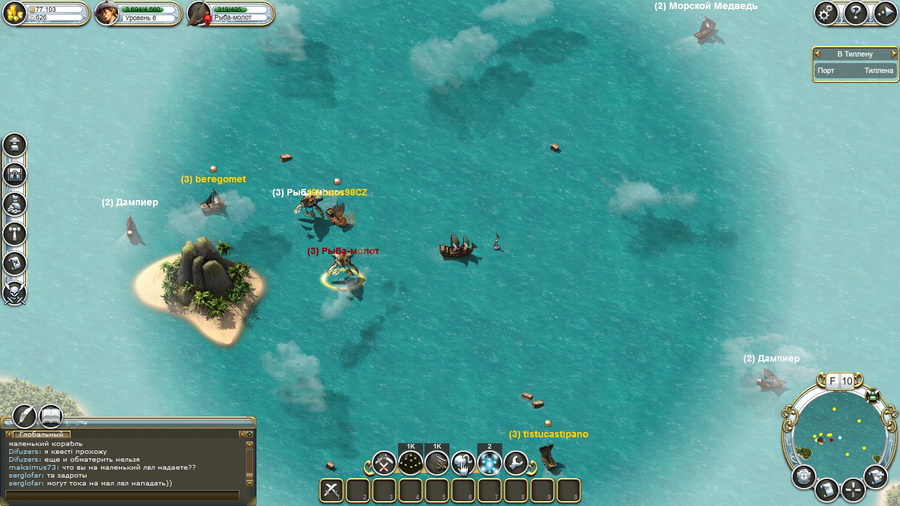Screen dimensions: 900x506
Task: Open the gear settings menu
Action: point(826,13)
